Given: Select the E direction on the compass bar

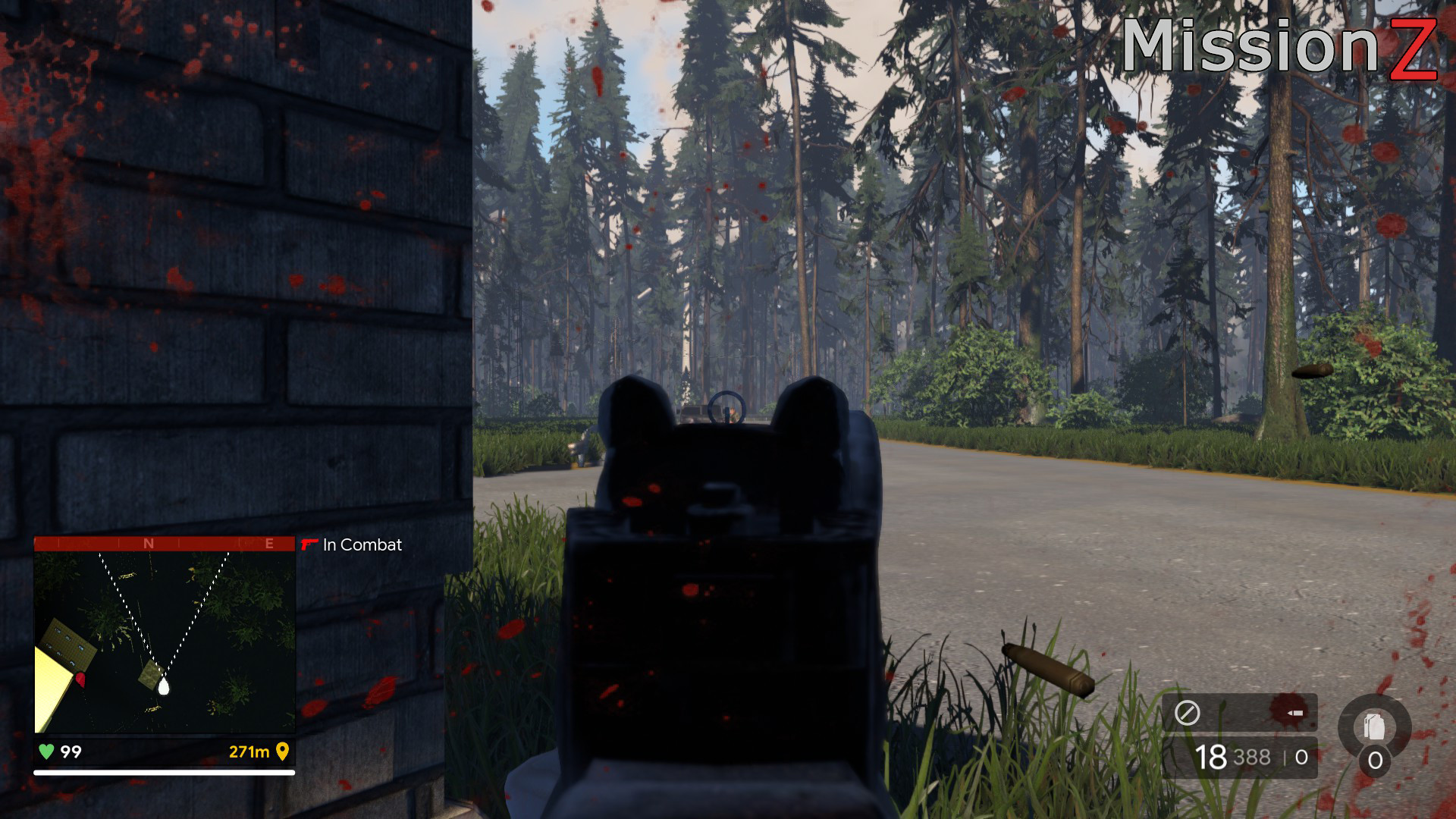Looking at the screenshot, I should click(x=268, y=543).
